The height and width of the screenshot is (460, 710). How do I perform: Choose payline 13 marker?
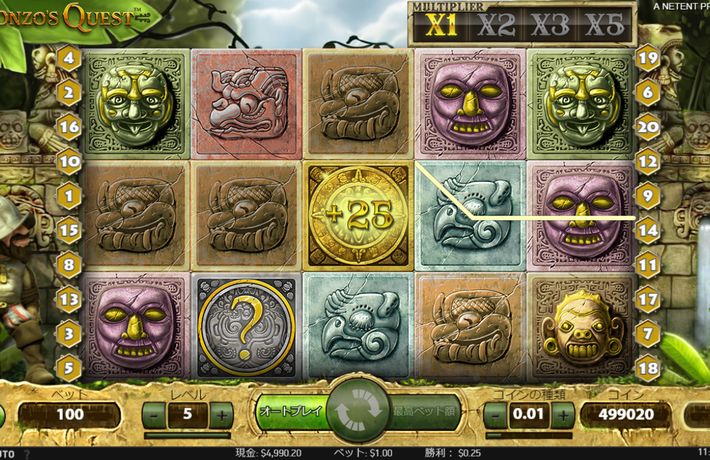[69, 298]
